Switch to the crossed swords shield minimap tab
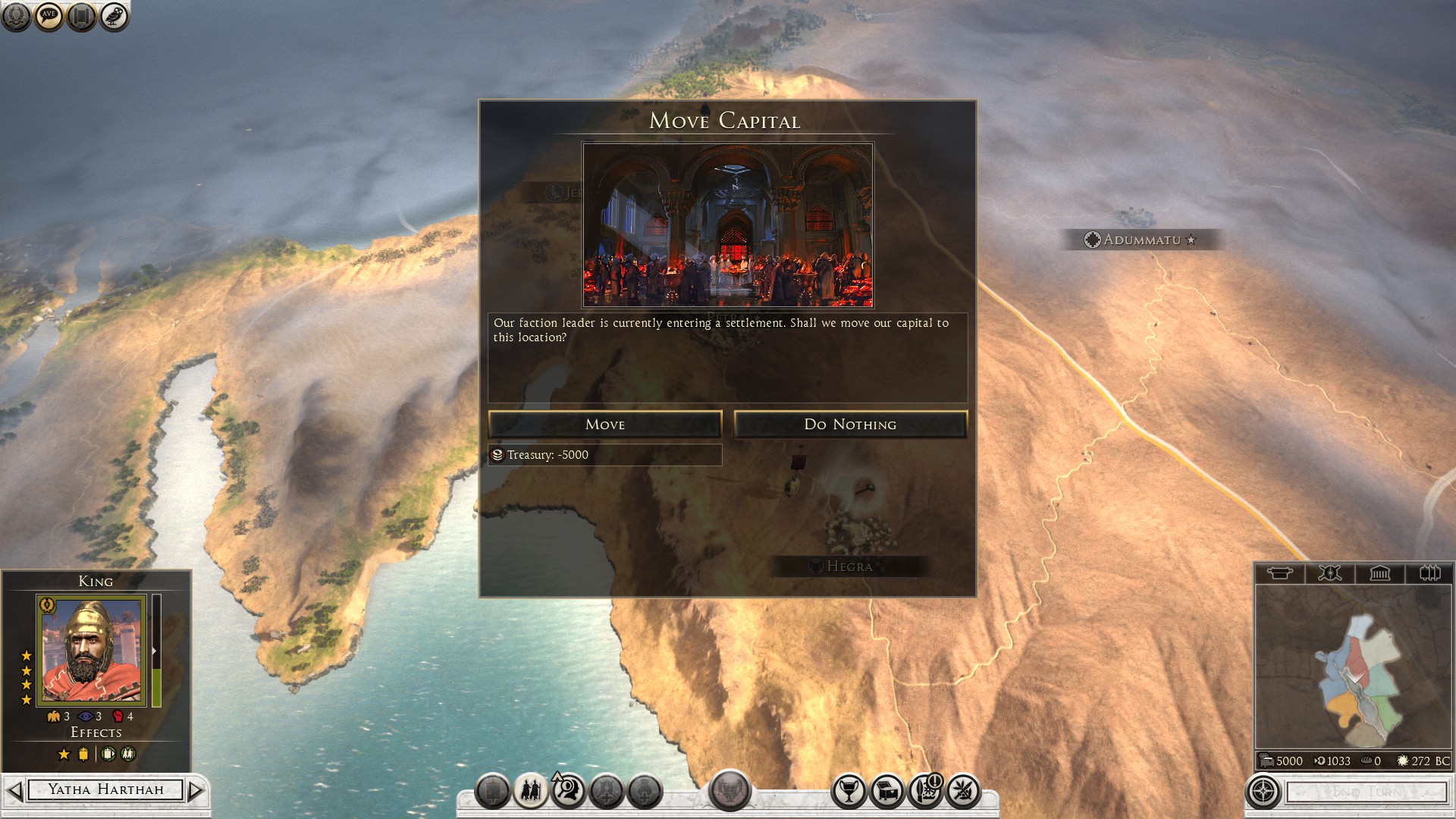The width and height of the screenshot is (1456, 819). coord(1329,573)
